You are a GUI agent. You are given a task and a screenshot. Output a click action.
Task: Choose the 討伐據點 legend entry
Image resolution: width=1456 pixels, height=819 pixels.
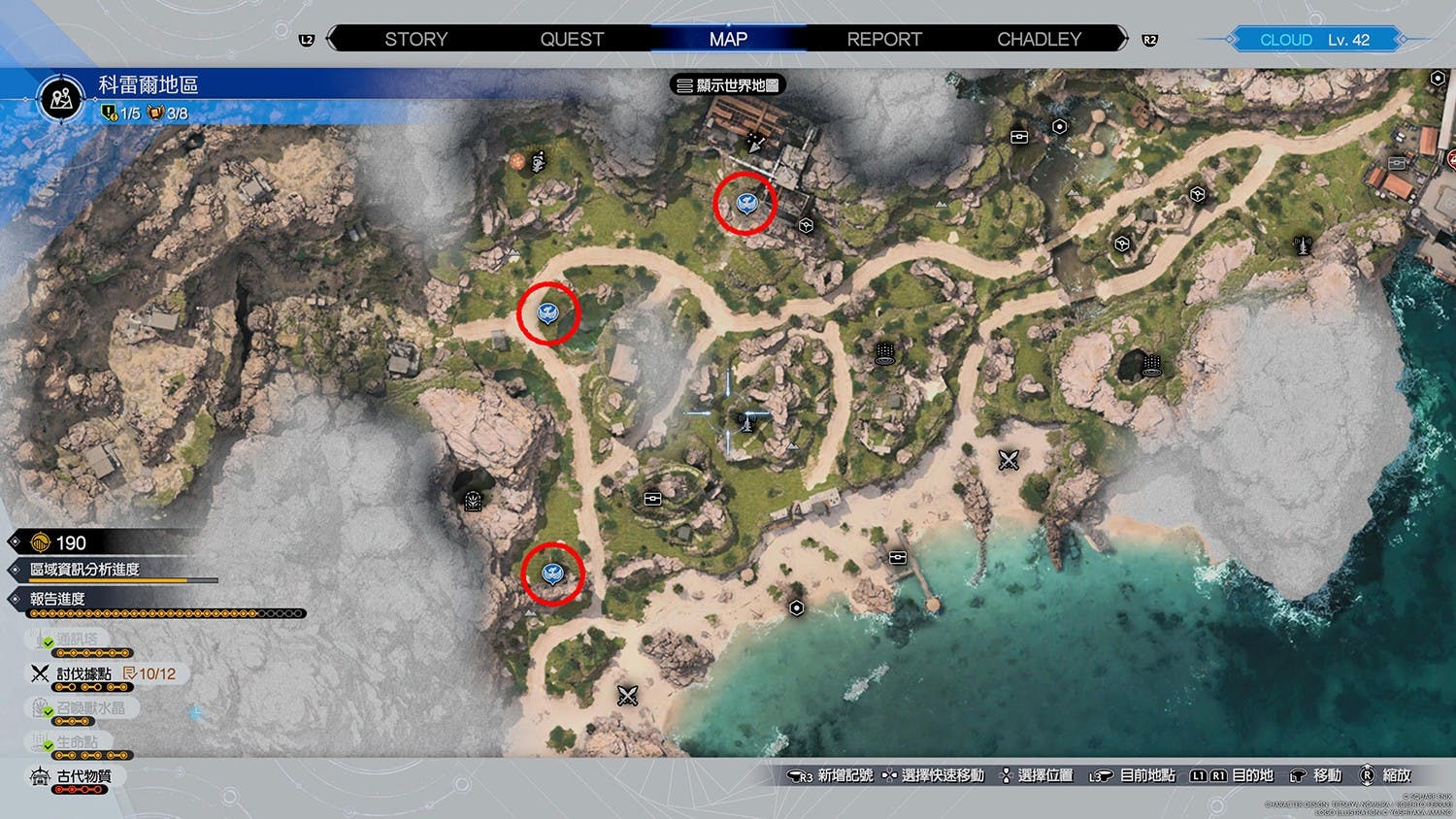pyautogui.click(x=83, y=673)
